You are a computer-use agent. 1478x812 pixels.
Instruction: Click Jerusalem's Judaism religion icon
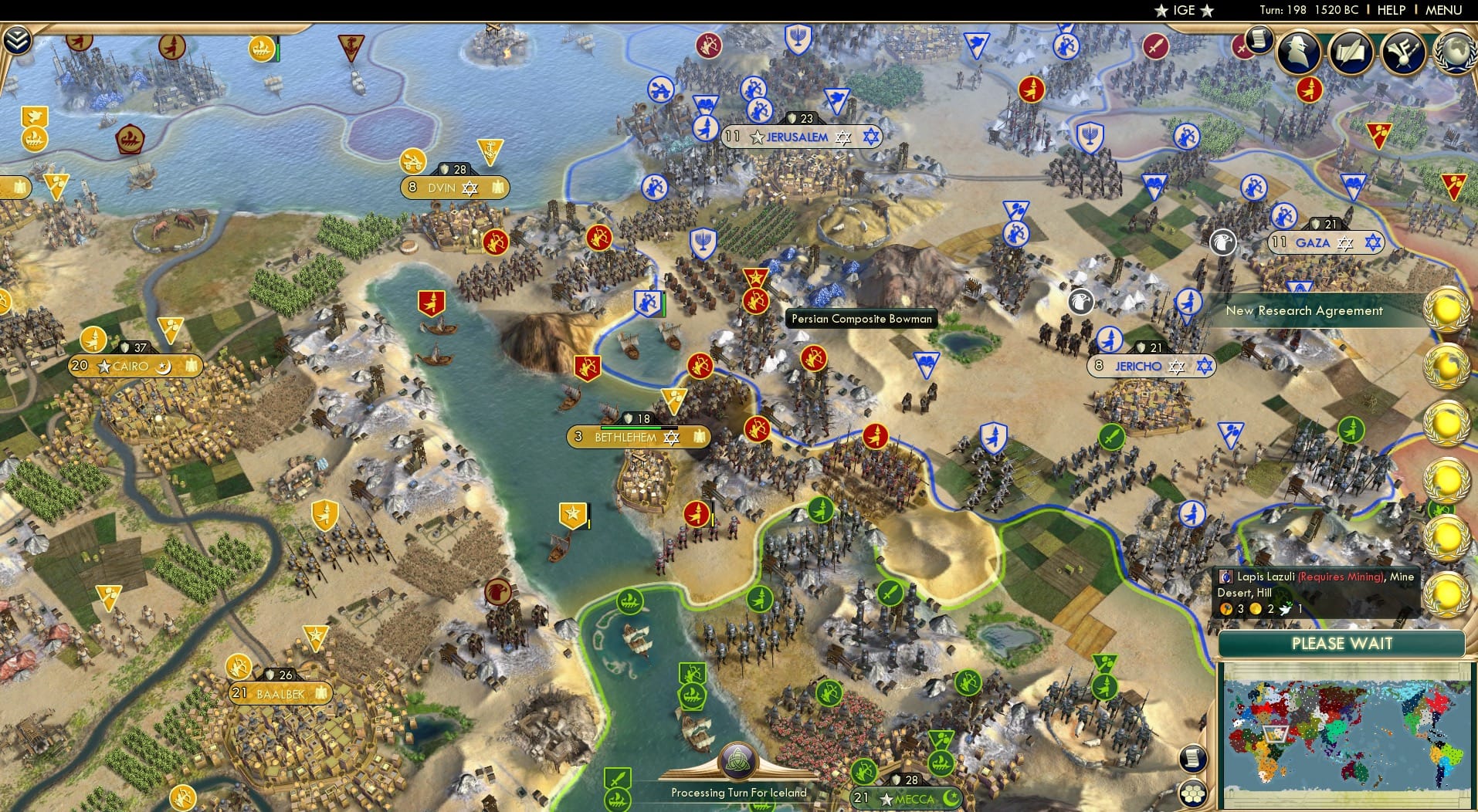[870, 137]
